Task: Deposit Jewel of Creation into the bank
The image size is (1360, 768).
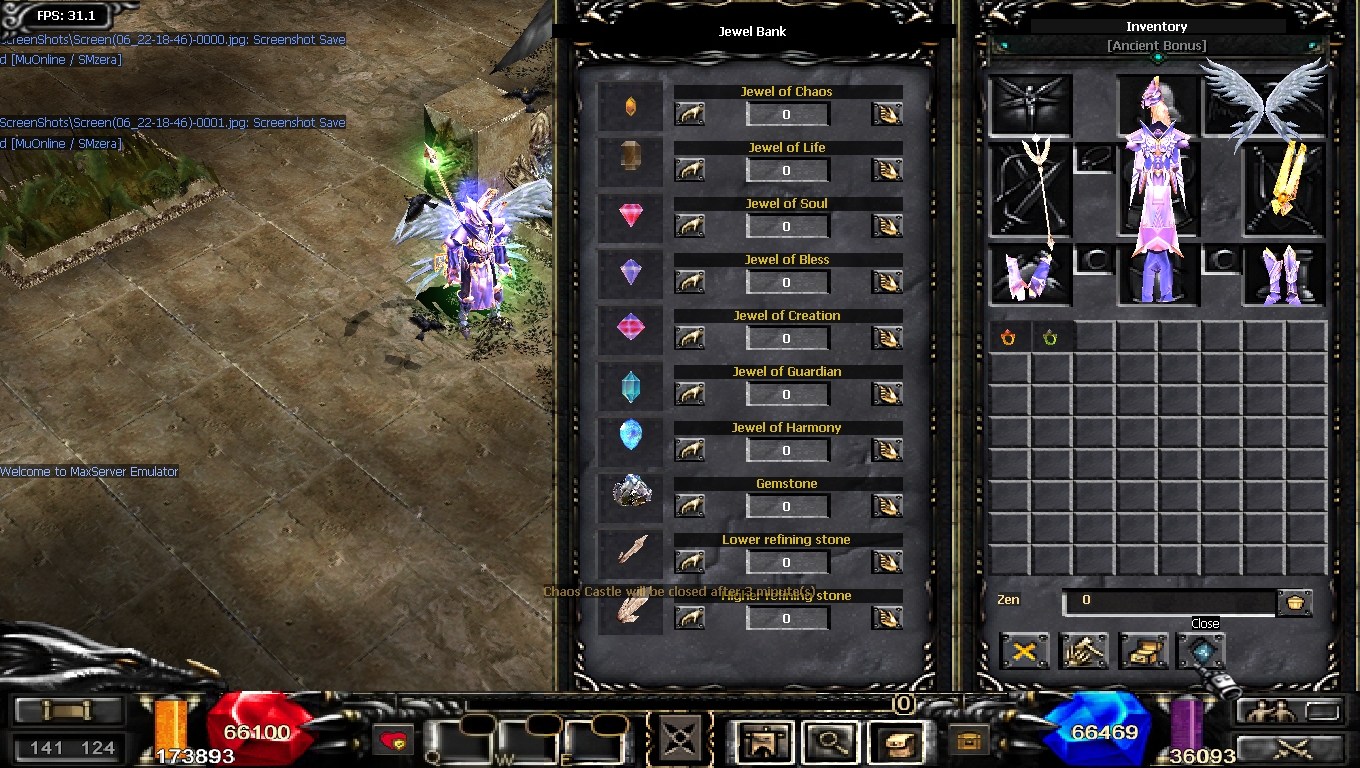Action: point(689,338)
